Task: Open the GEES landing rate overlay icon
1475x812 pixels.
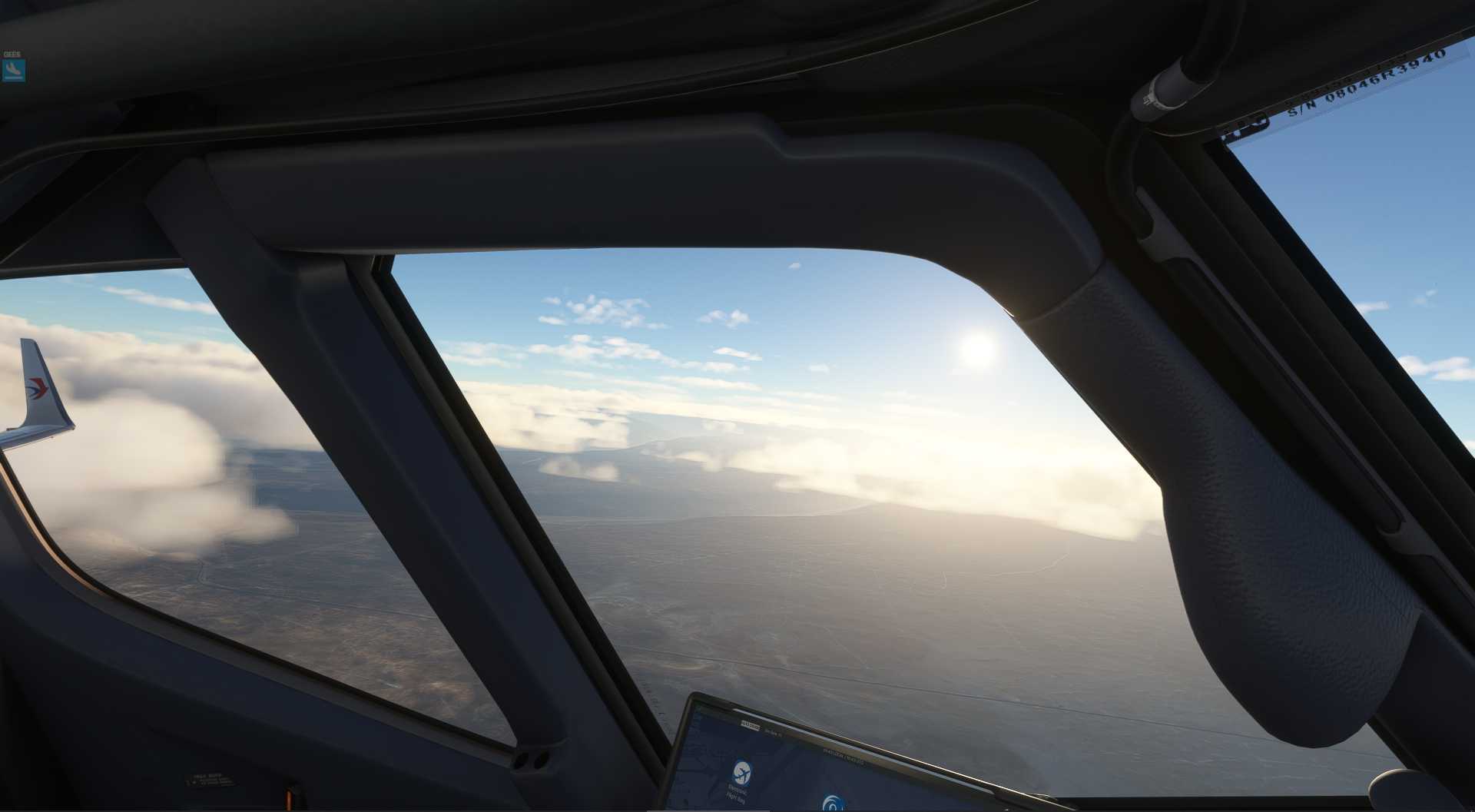Action: point(14,71)
